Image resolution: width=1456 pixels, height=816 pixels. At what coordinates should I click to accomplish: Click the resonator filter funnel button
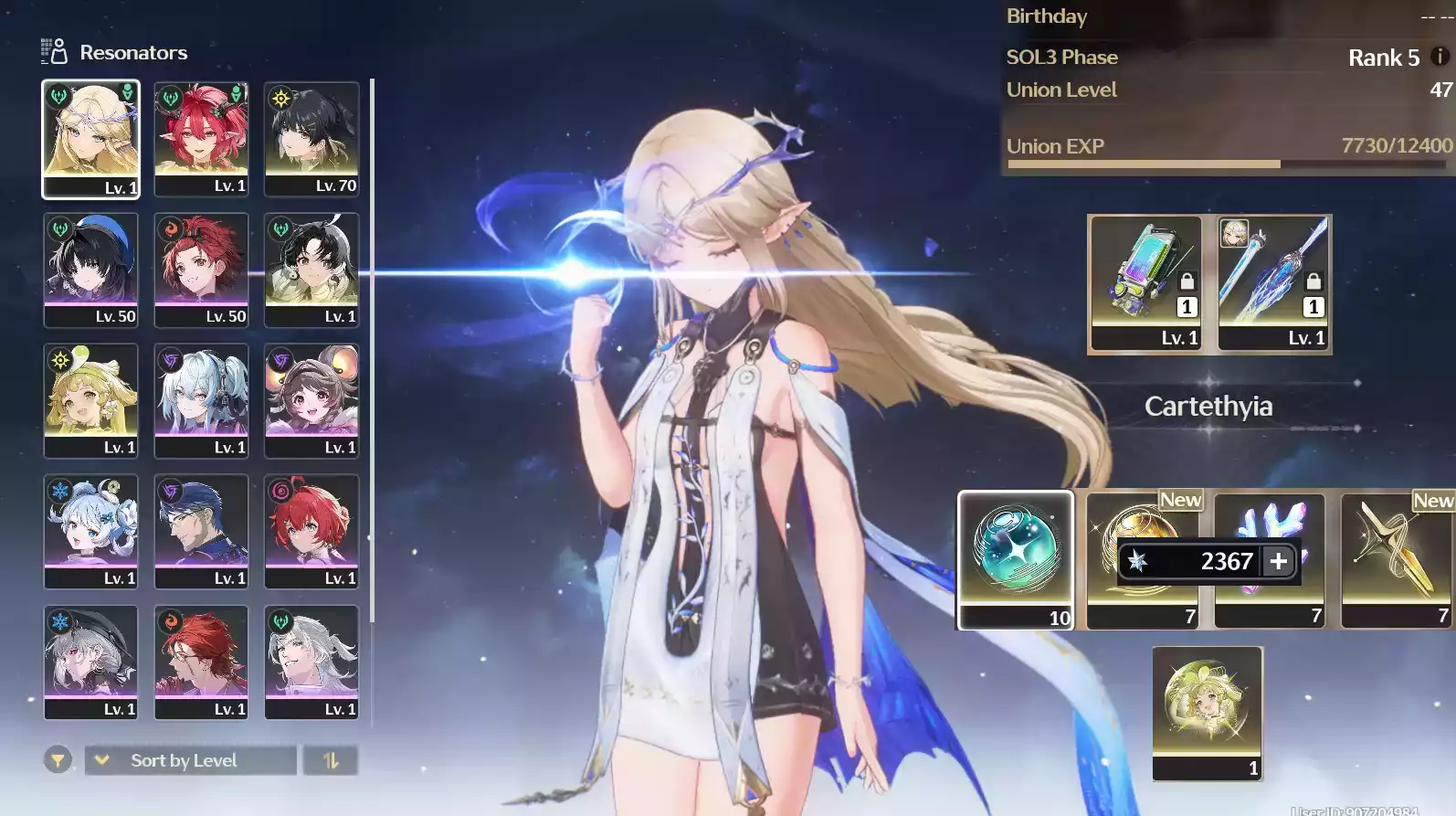click(x=58, y=760)
